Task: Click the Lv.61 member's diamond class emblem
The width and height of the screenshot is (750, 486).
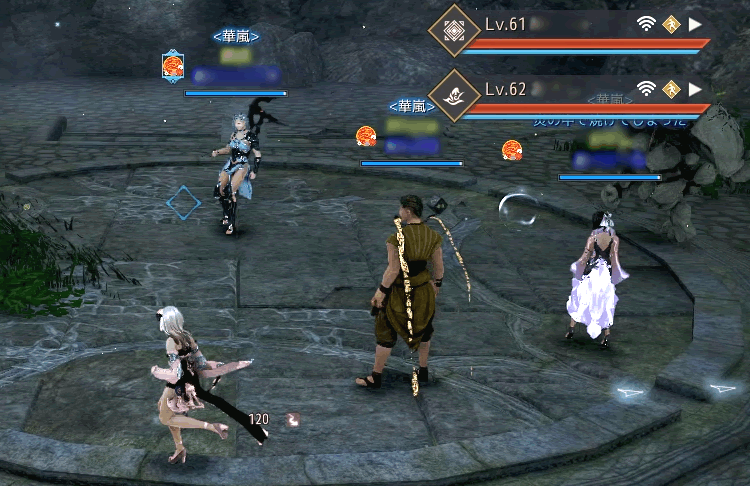Action: point(452,32)
